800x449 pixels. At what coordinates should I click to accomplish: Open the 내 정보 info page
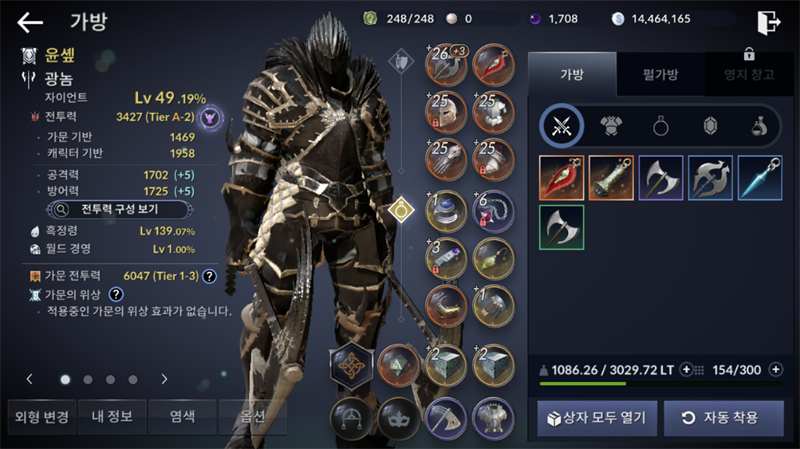[x=111, y=416]
